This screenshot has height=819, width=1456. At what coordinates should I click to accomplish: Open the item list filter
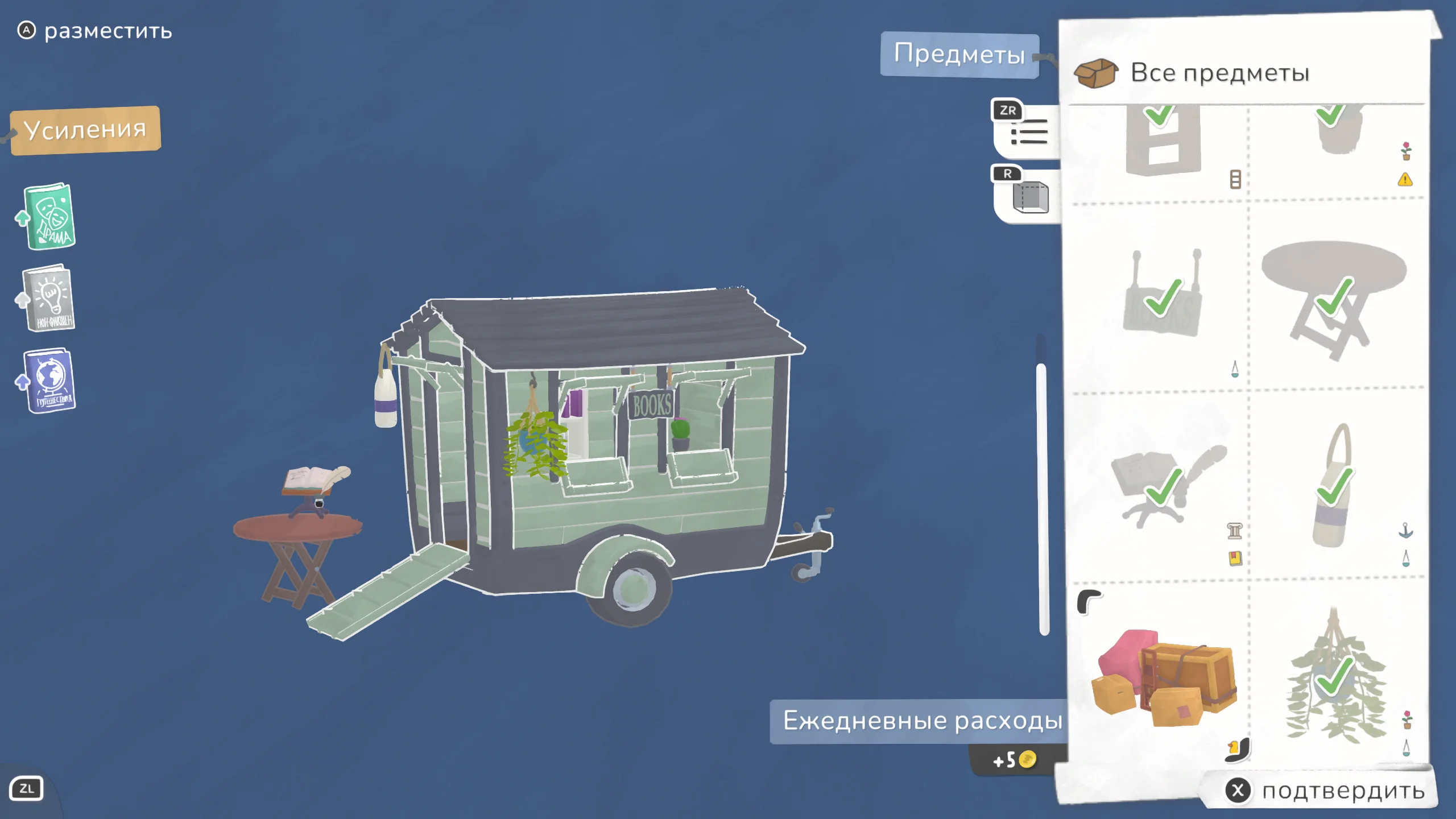pos(1028,131)
